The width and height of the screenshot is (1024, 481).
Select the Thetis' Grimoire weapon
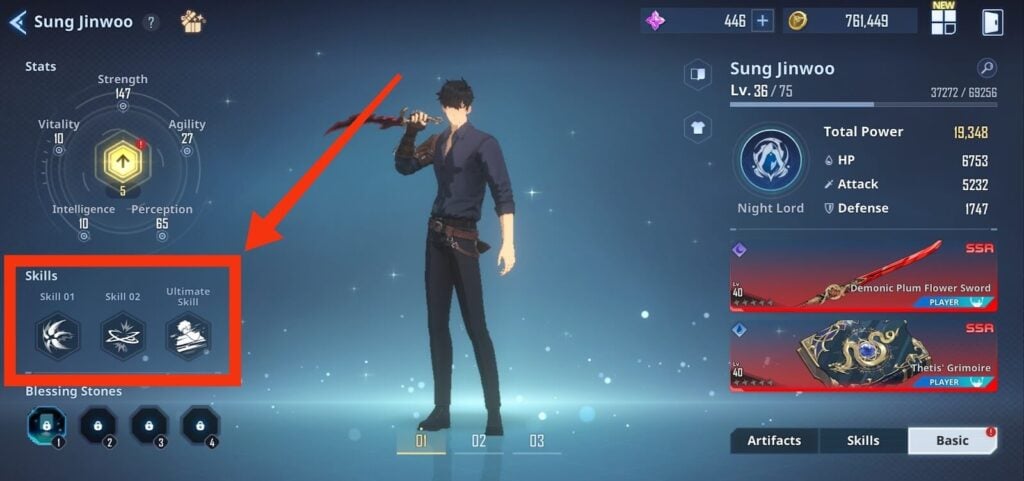pos(864,355)
